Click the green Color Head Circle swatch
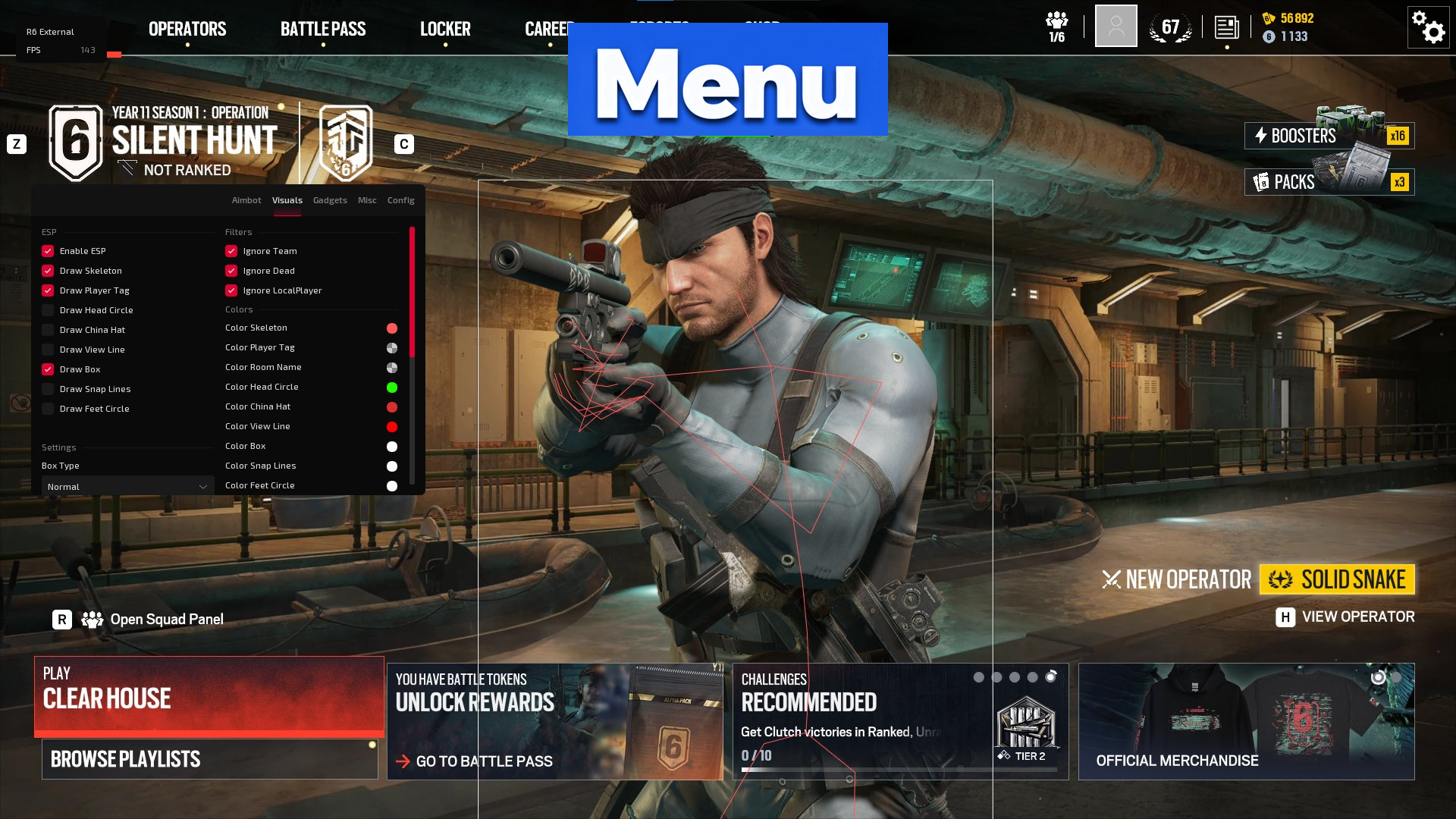This screenshot has width=1456, height=819. click(x=391, y=387)
